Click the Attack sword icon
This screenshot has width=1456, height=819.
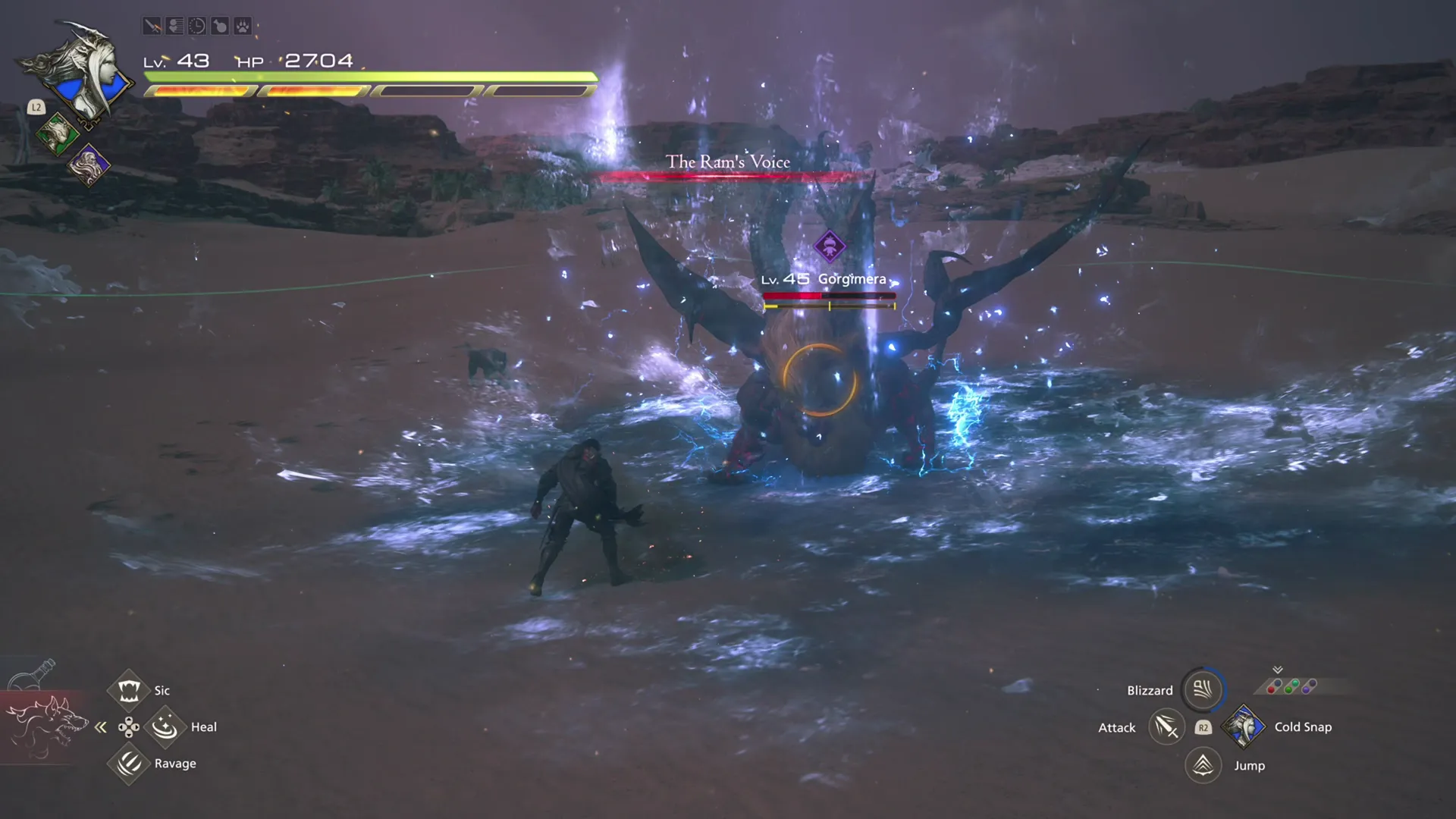[x=1166, y=726]
